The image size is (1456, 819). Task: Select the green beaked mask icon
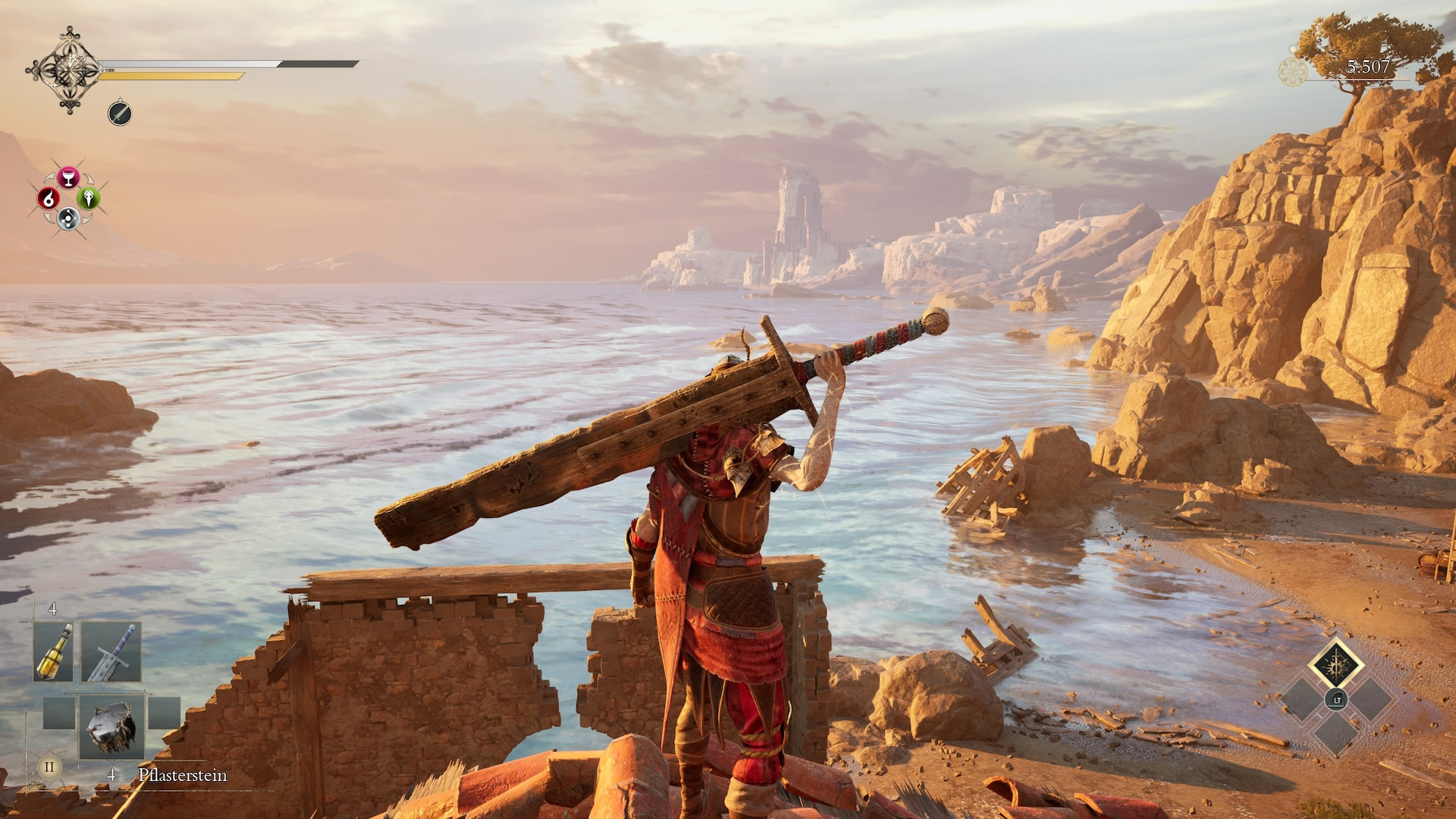tap(89, 198)
